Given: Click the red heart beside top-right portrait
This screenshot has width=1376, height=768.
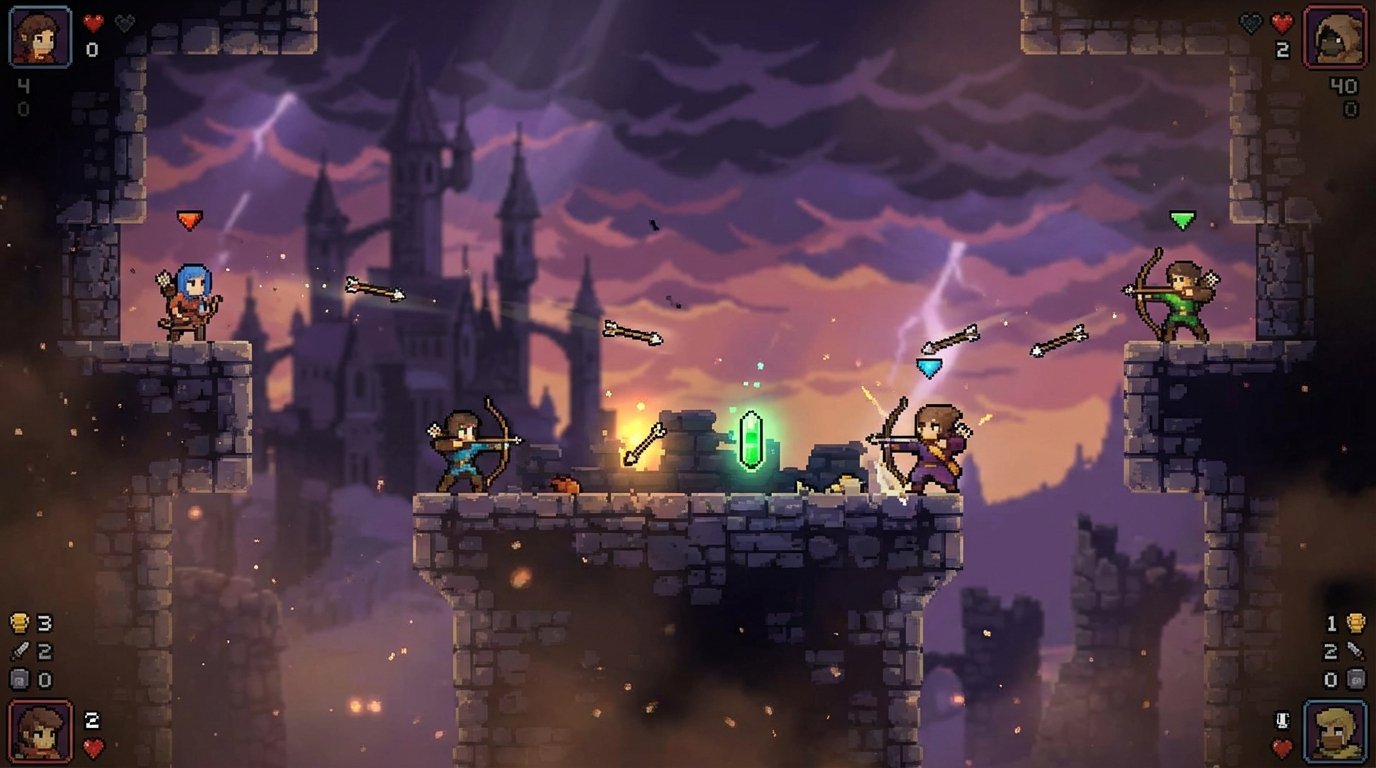Looking at the screenshot, I should click(x=1281, y=23).
